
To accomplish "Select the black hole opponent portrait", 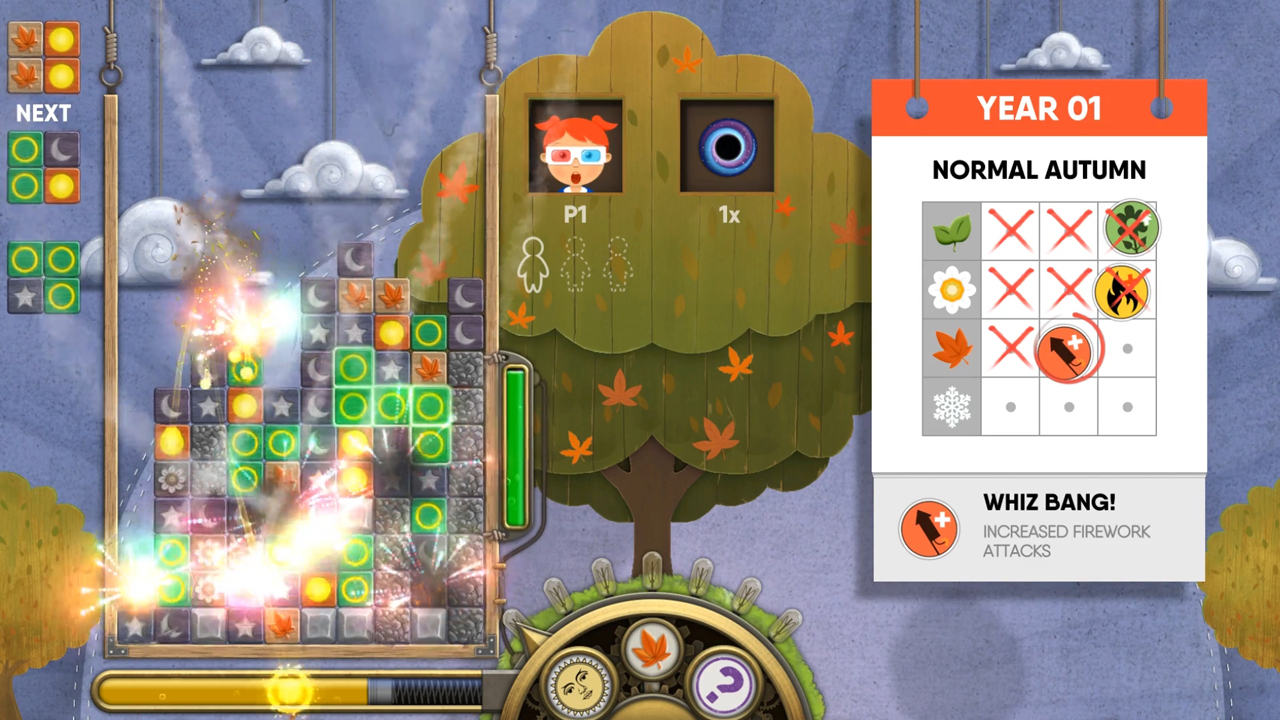I will click(x=727, y=146).
